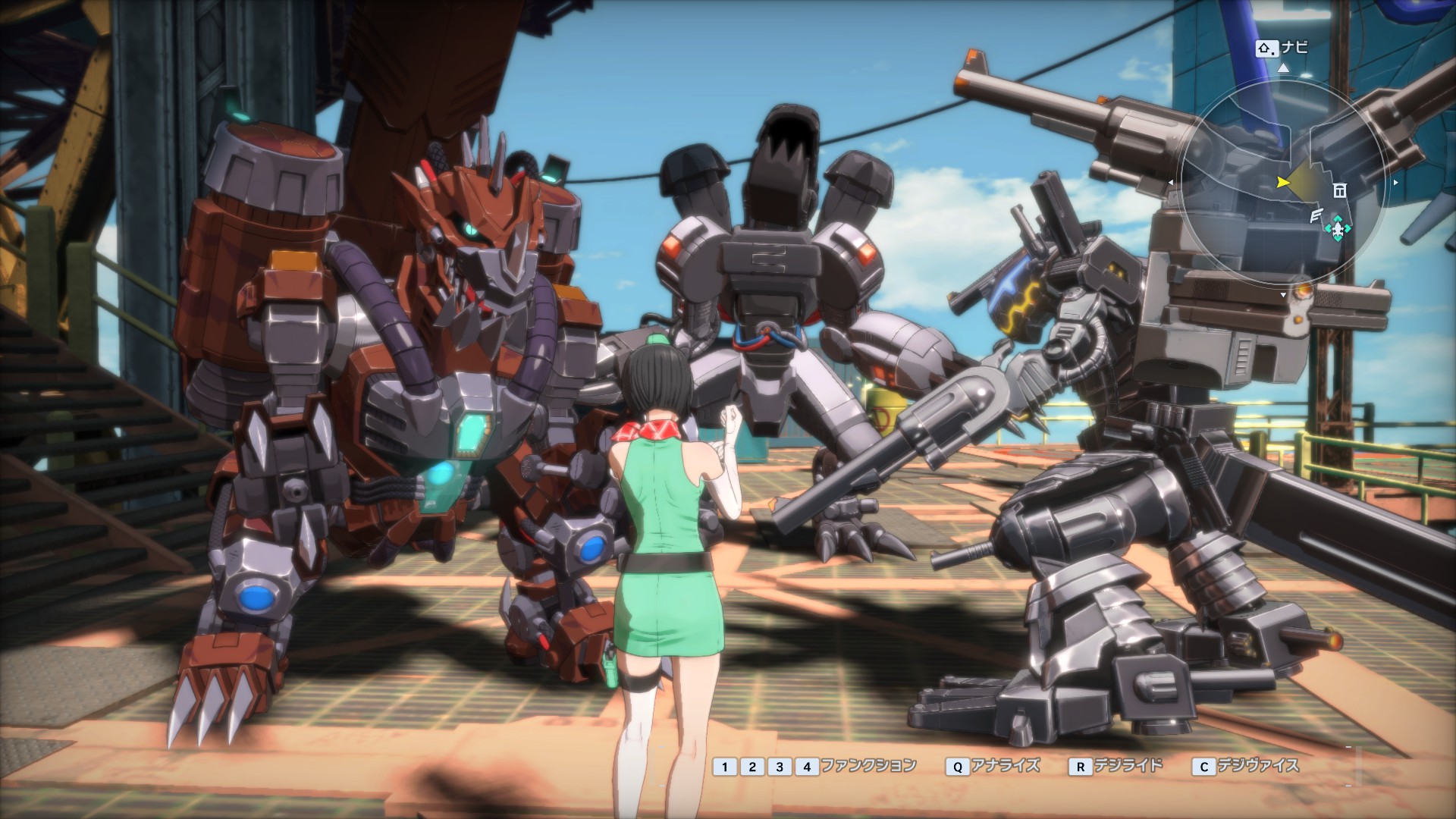This screenshot has height=819, width=1456.
Task: Select the yellow player arrow on the minimap
Action: [x=1282, y=182]
